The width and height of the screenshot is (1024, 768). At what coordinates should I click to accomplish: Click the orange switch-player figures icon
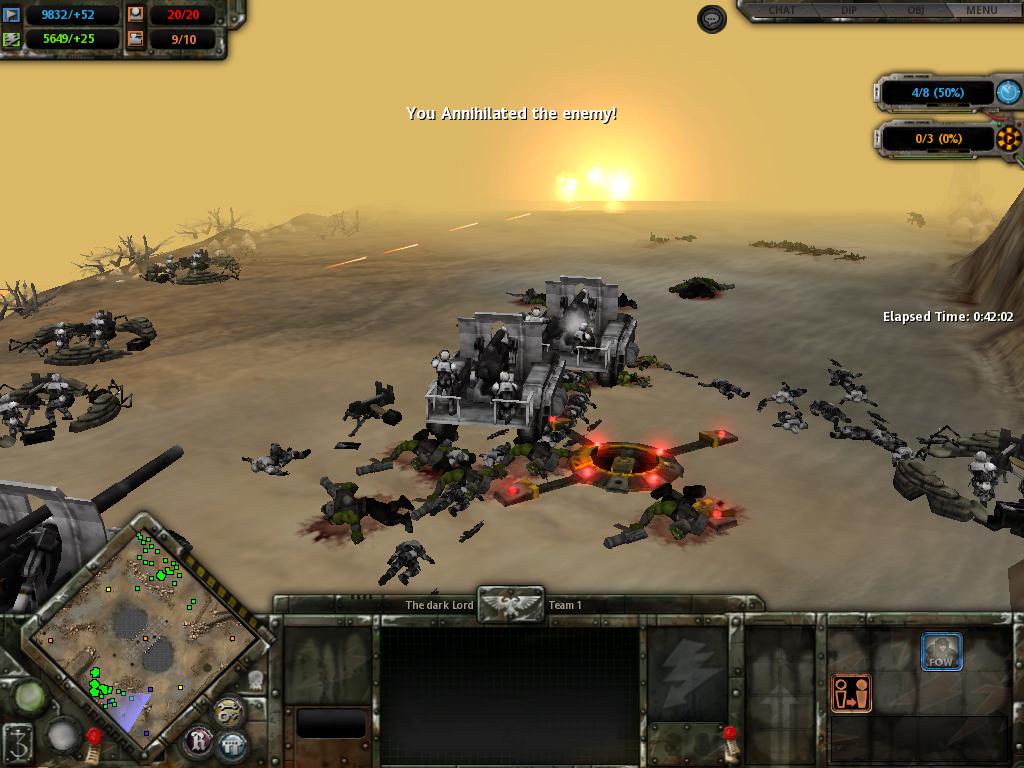[x=851, y=693]
